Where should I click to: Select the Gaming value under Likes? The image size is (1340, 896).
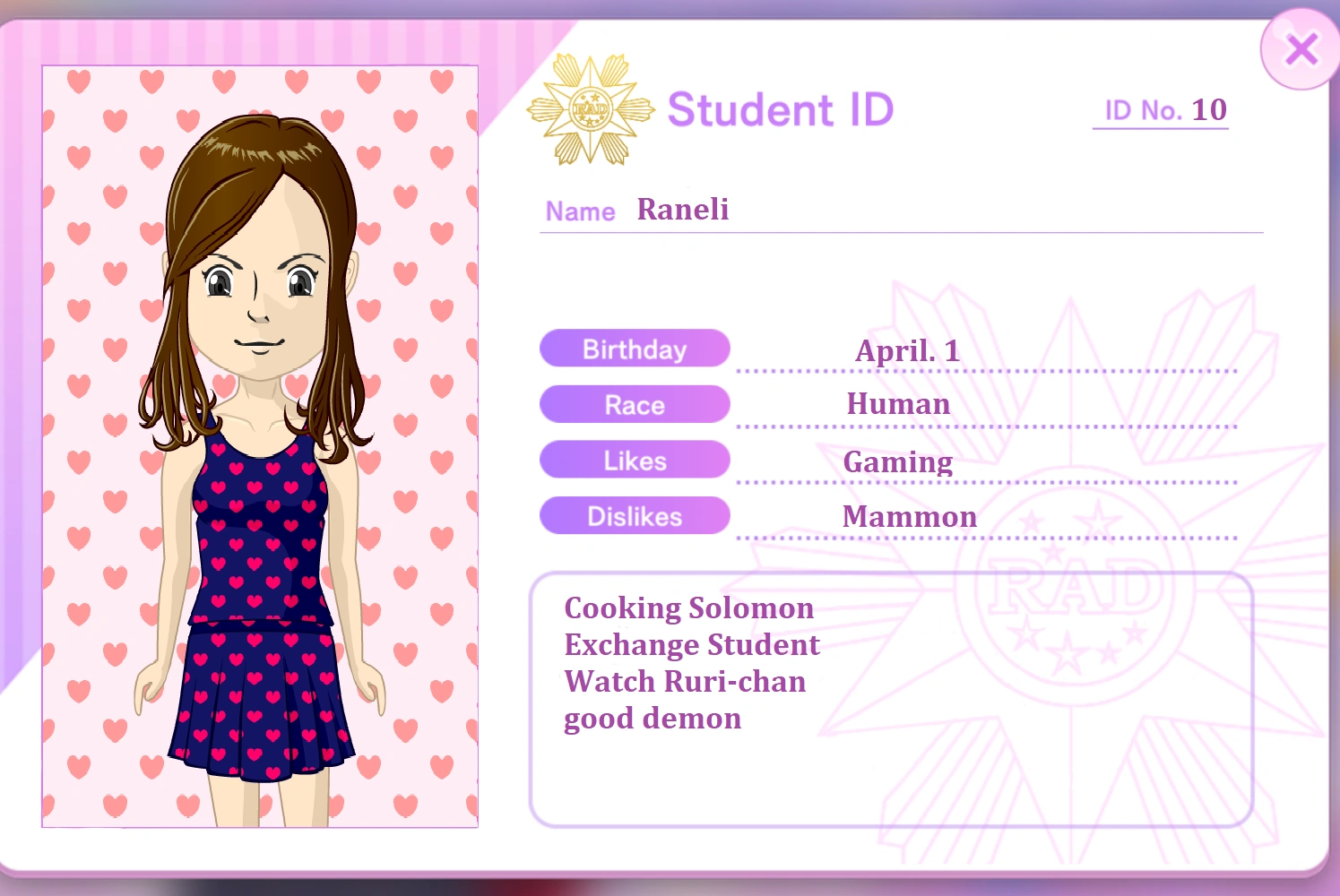pos(897,461)
